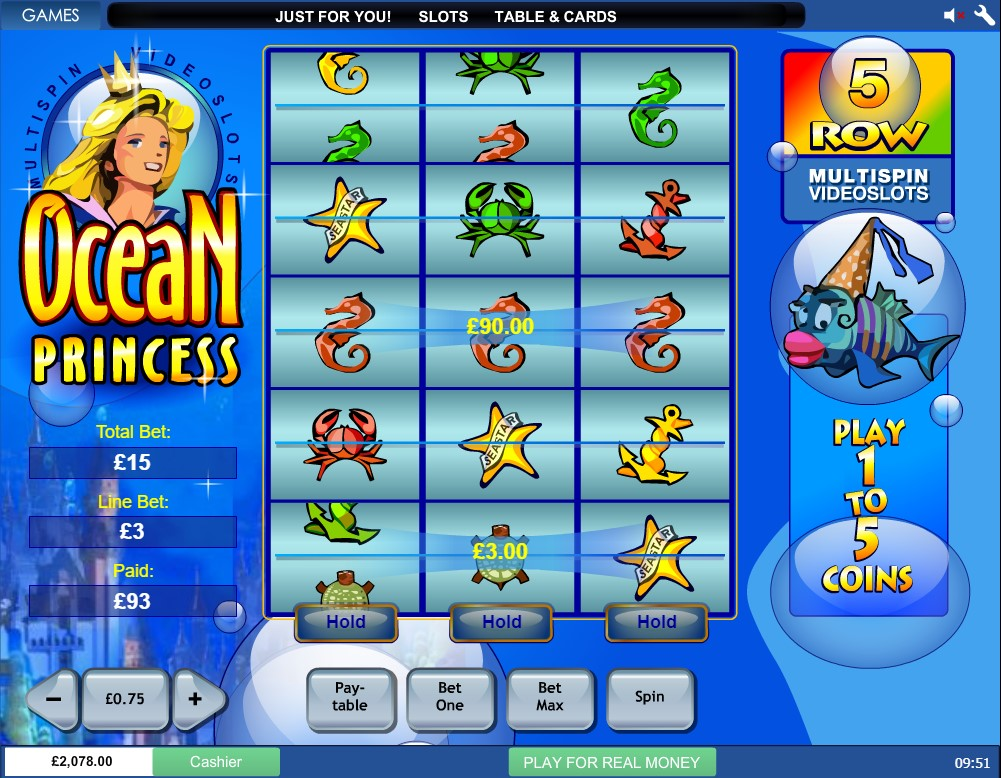
Task: Hold the first reel
Action: point(346,622)
